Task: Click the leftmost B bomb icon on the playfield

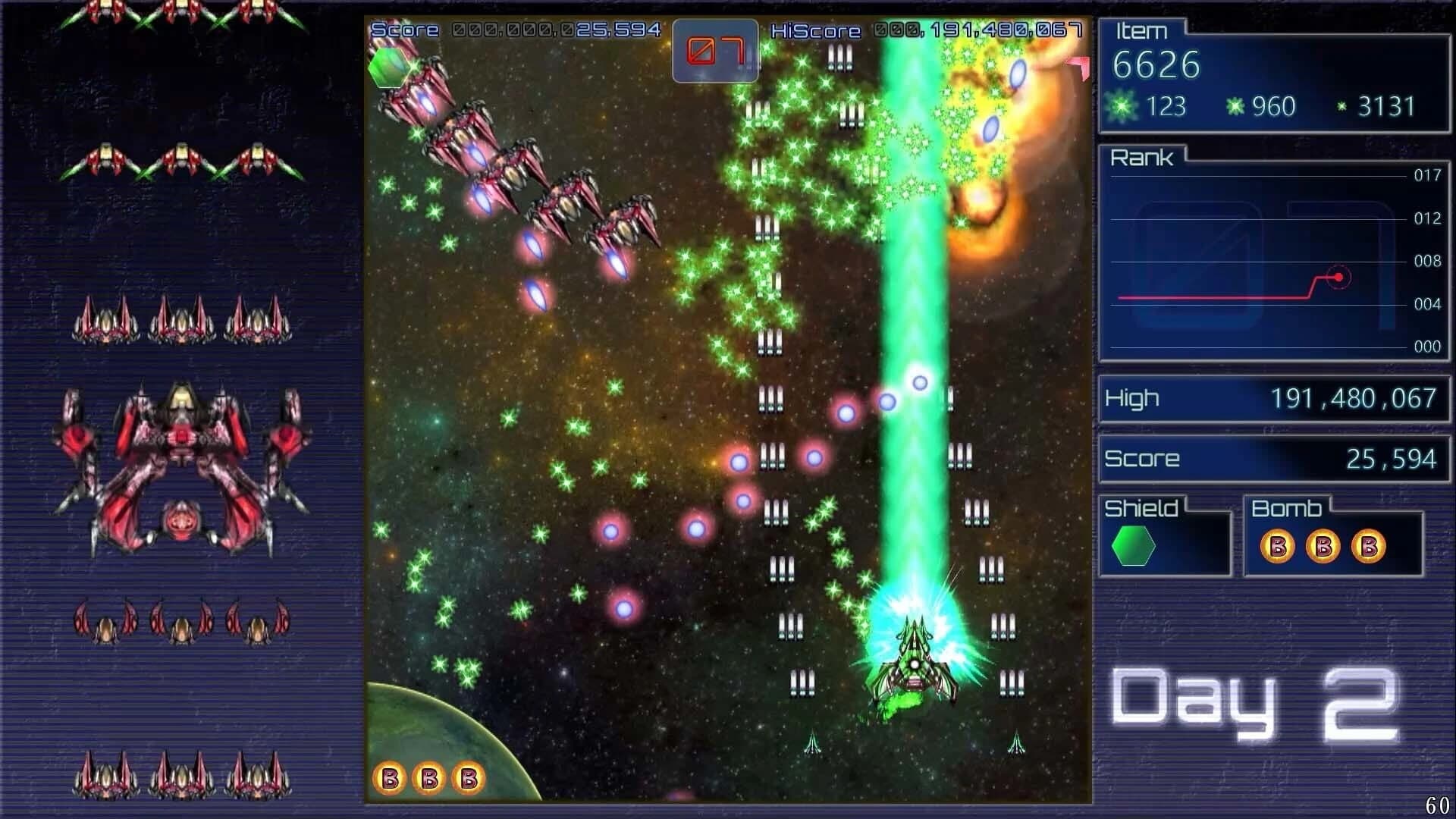Action: (x=391, y=777)
